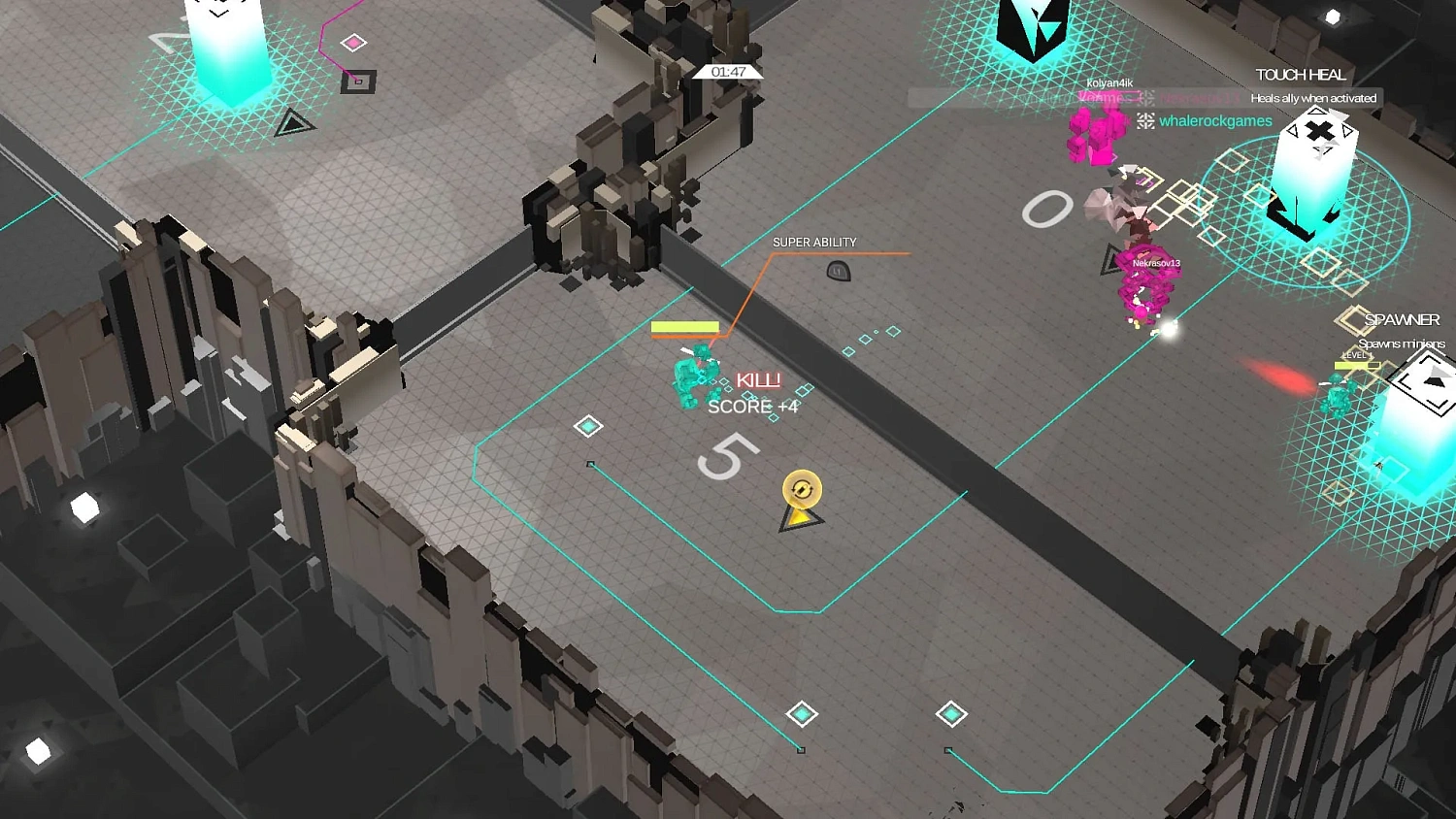Toggle the teal diamond floor marker

coord(588,425)
